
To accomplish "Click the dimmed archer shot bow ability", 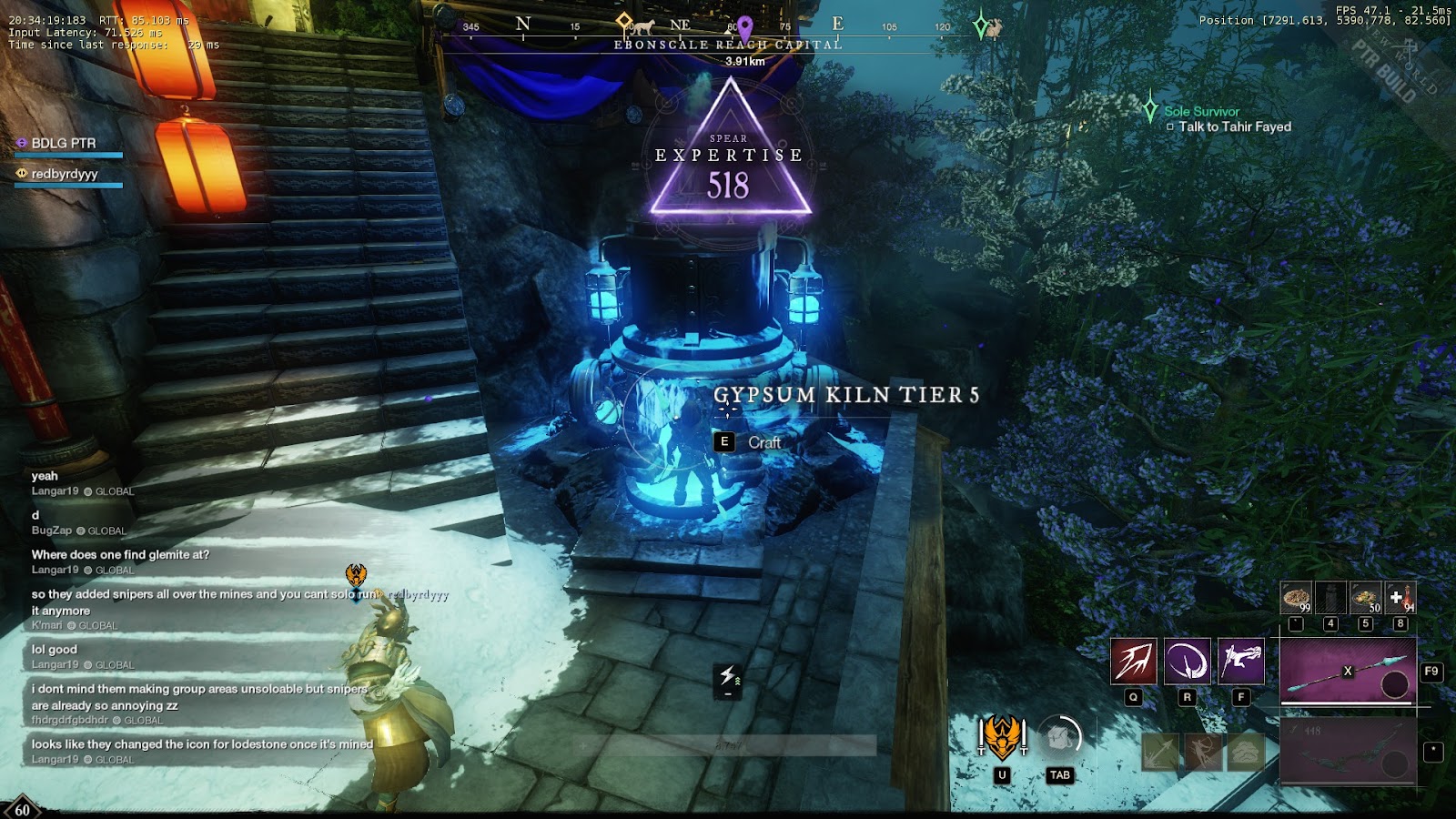I will pos(1203,752).
